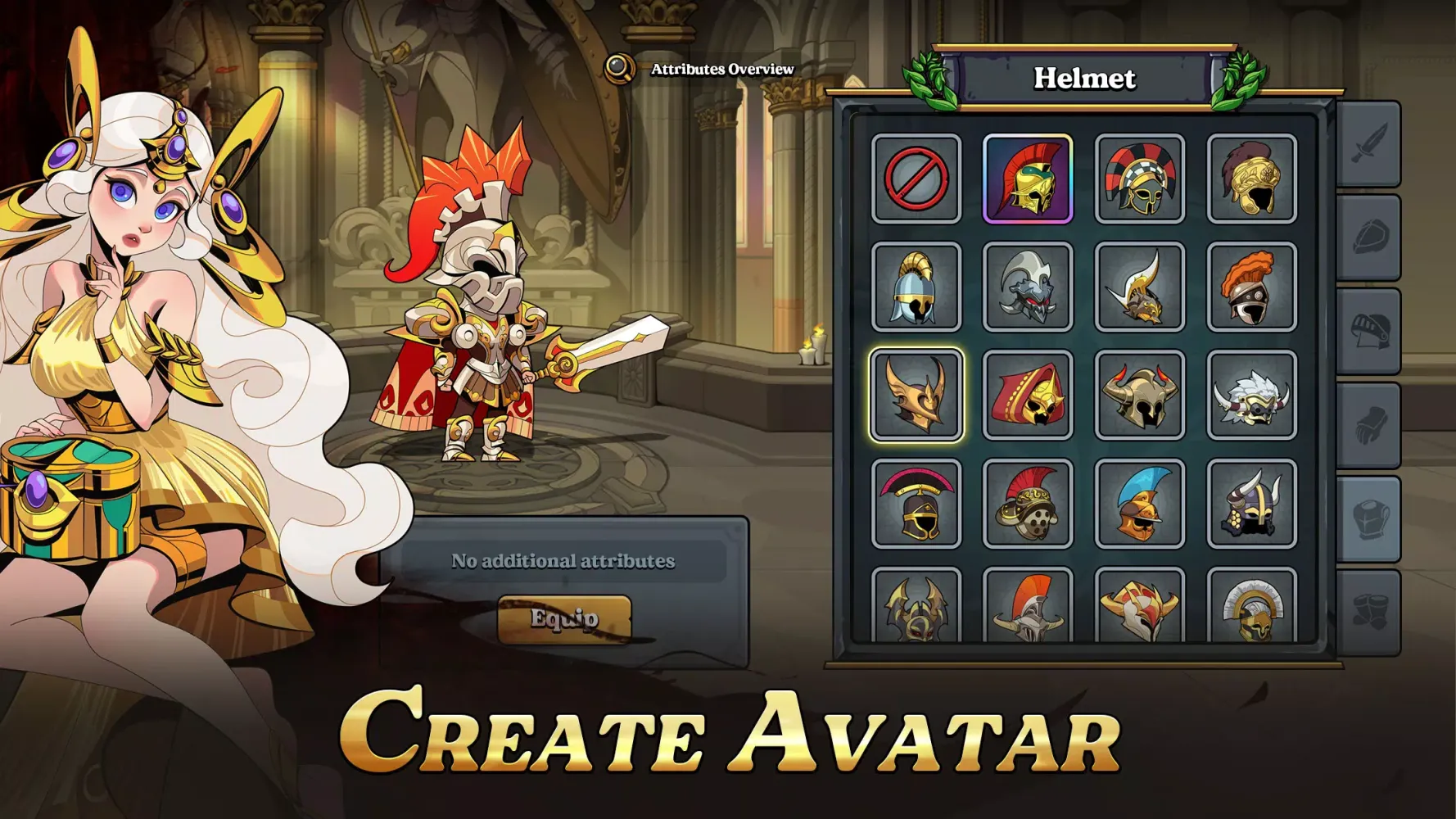1456x819 pixels.
Task: Choose the white furry horned skull helmet
Action: pyautogui.click(x=1251, y=395)
